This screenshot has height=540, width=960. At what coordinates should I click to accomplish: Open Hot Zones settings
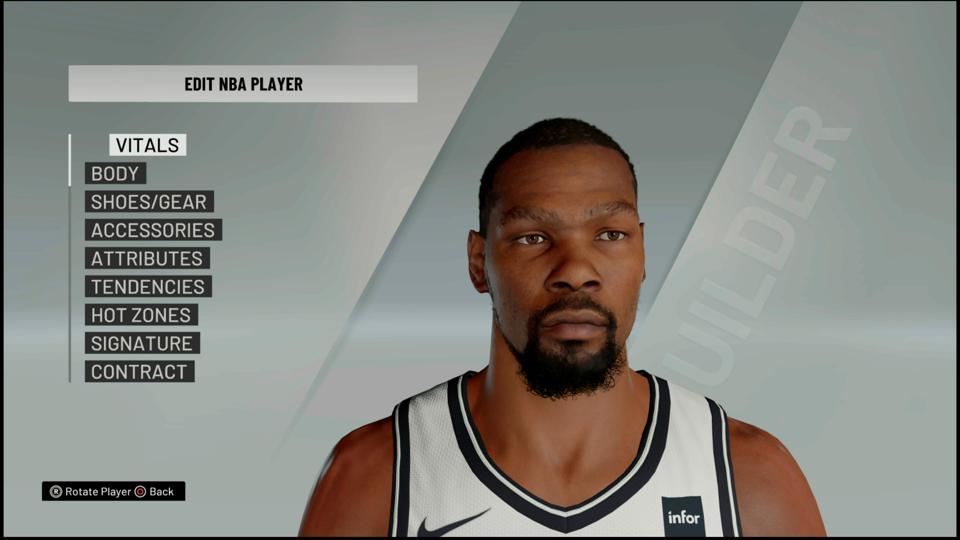[141, 315]
